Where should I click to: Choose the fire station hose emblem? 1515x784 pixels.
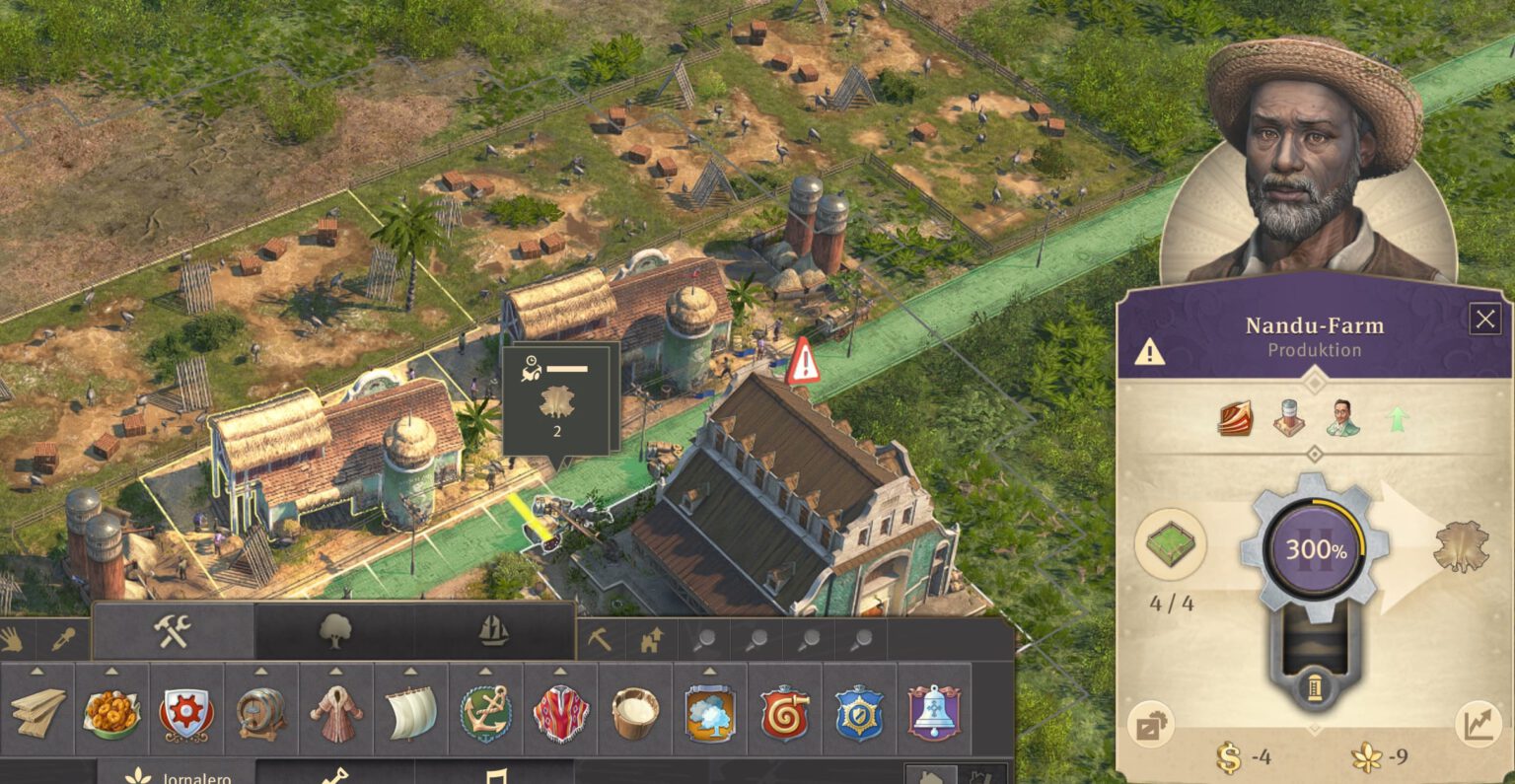(785, 712)
